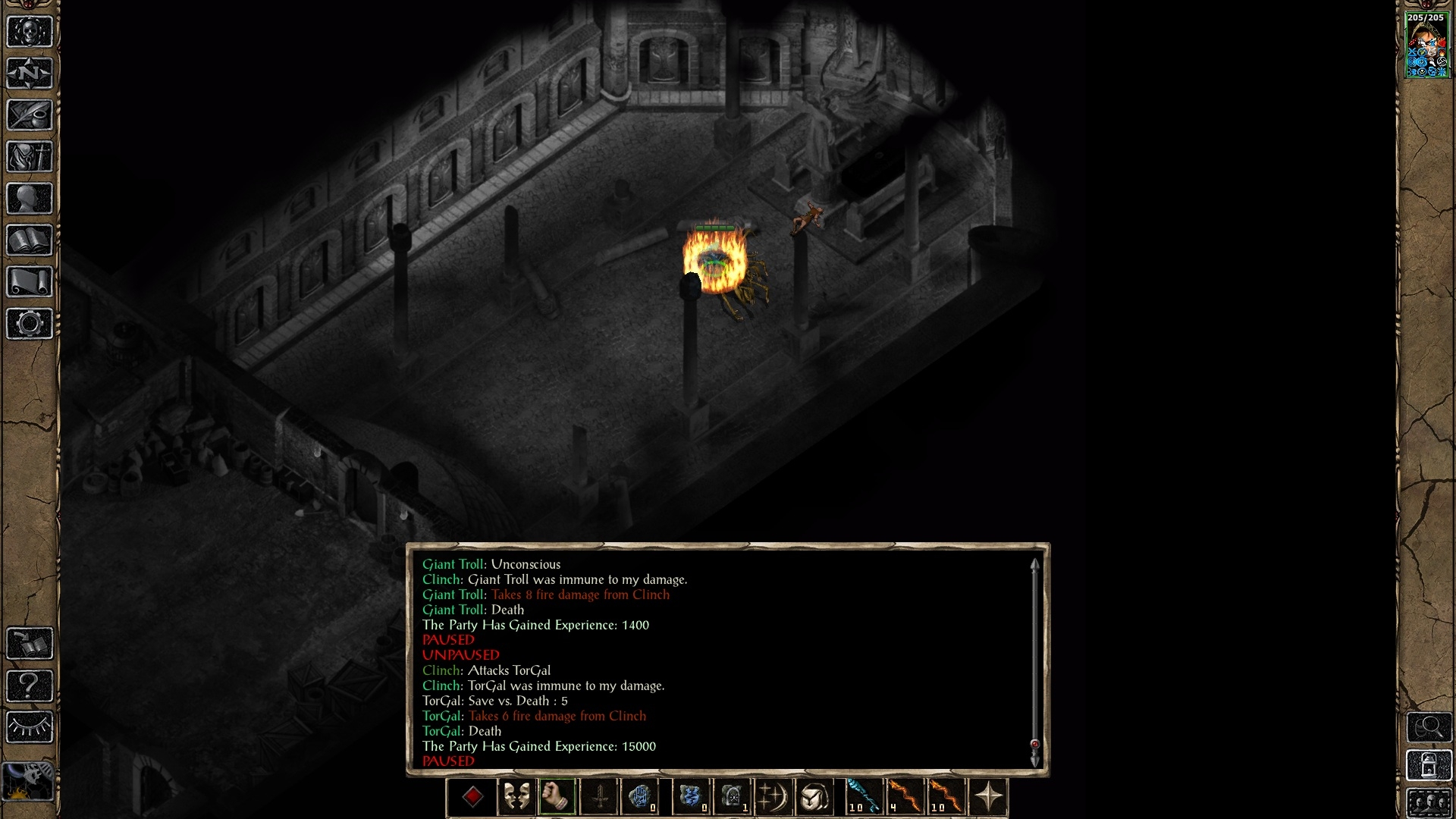Image resolution: width=1456 pixels, height=819 pixels.
Task: Click the magnifying glass button
Action: pyautogui.click(x=1429, y=727)
